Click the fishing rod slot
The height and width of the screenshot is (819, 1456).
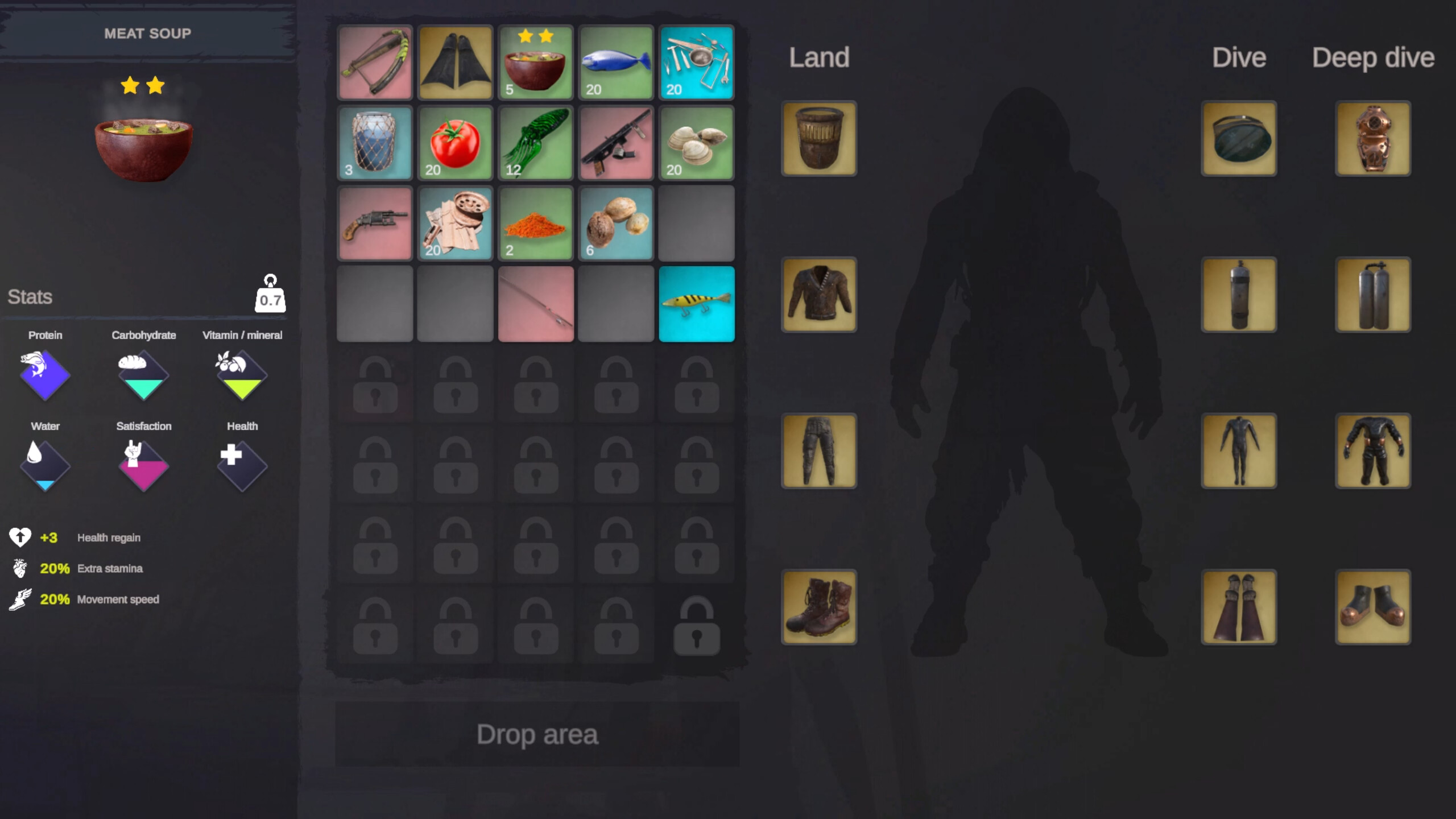coord(535,303)
